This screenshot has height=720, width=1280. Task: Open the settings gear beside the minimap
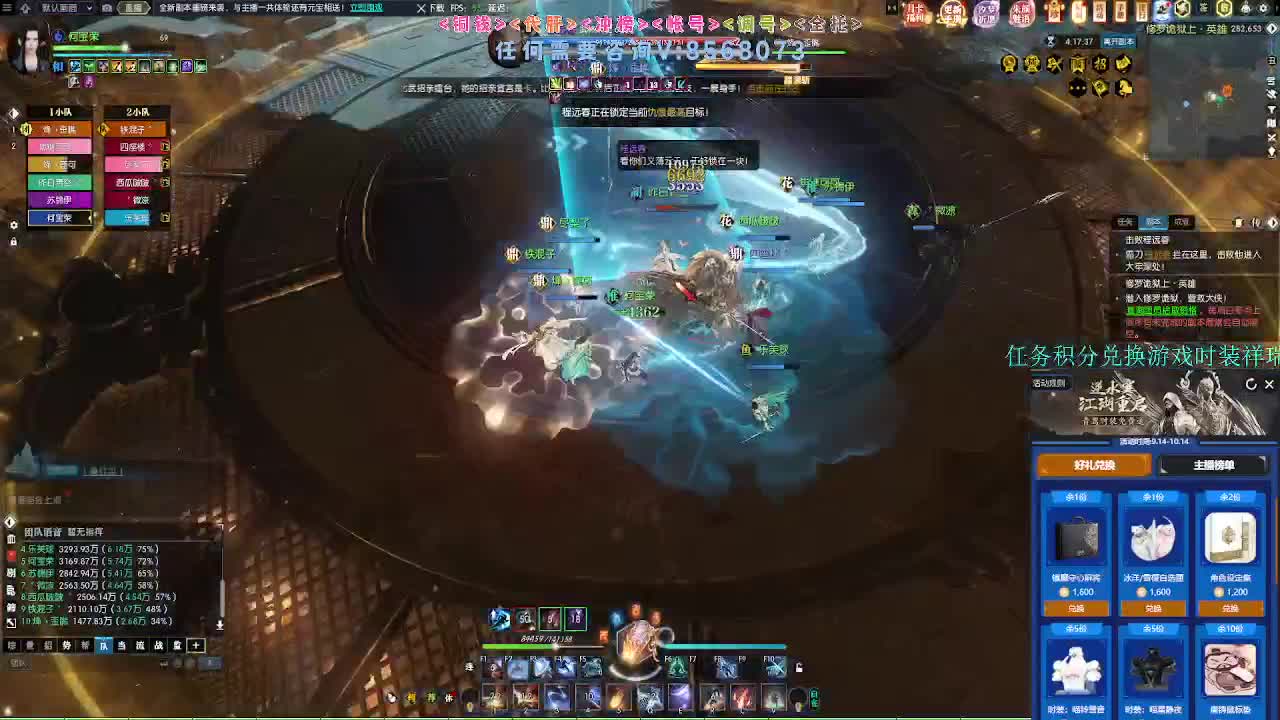(x=1262, y=9)
